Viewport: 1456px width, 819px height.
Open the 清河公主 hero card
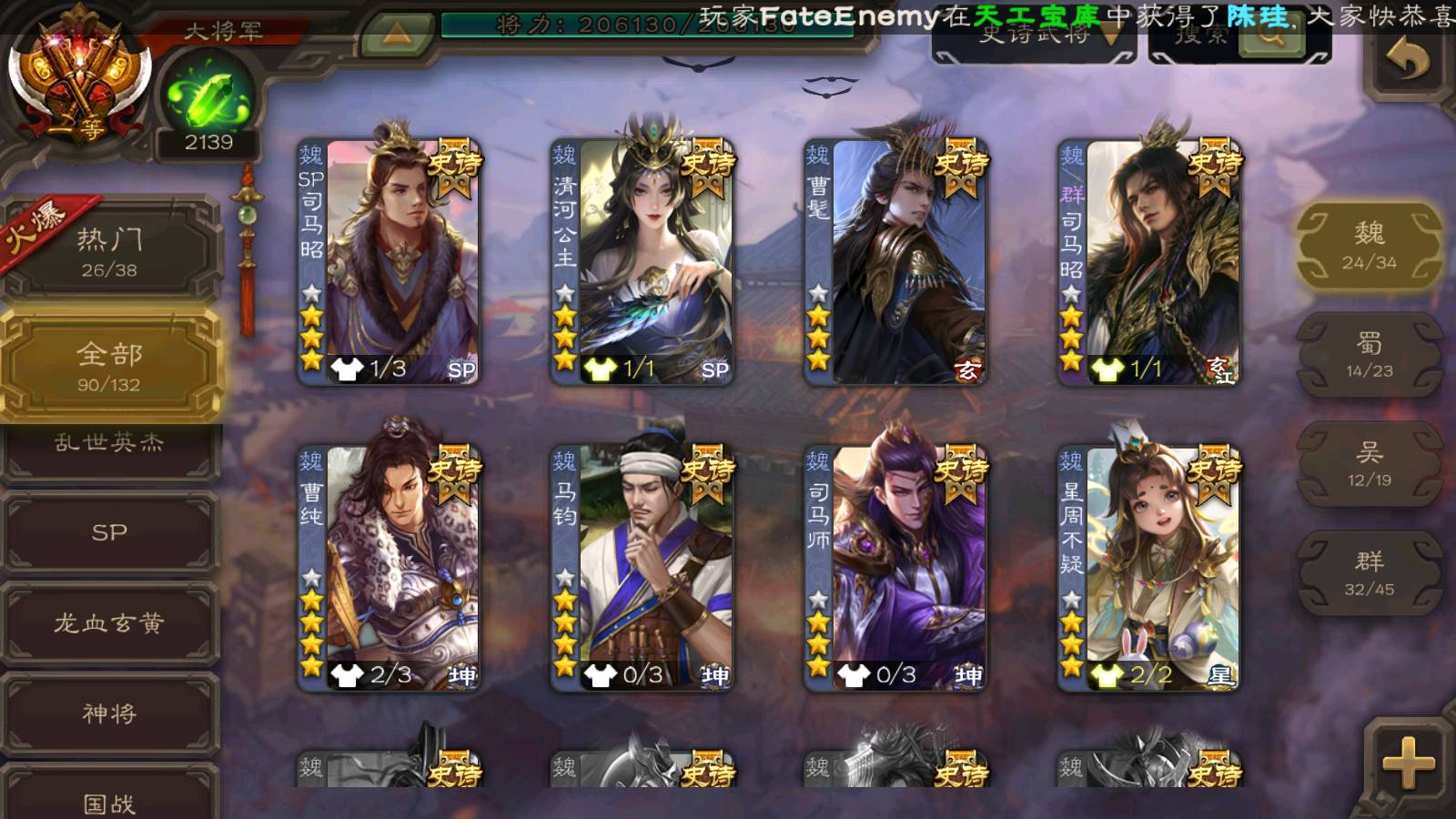click(x=642, y=262)
